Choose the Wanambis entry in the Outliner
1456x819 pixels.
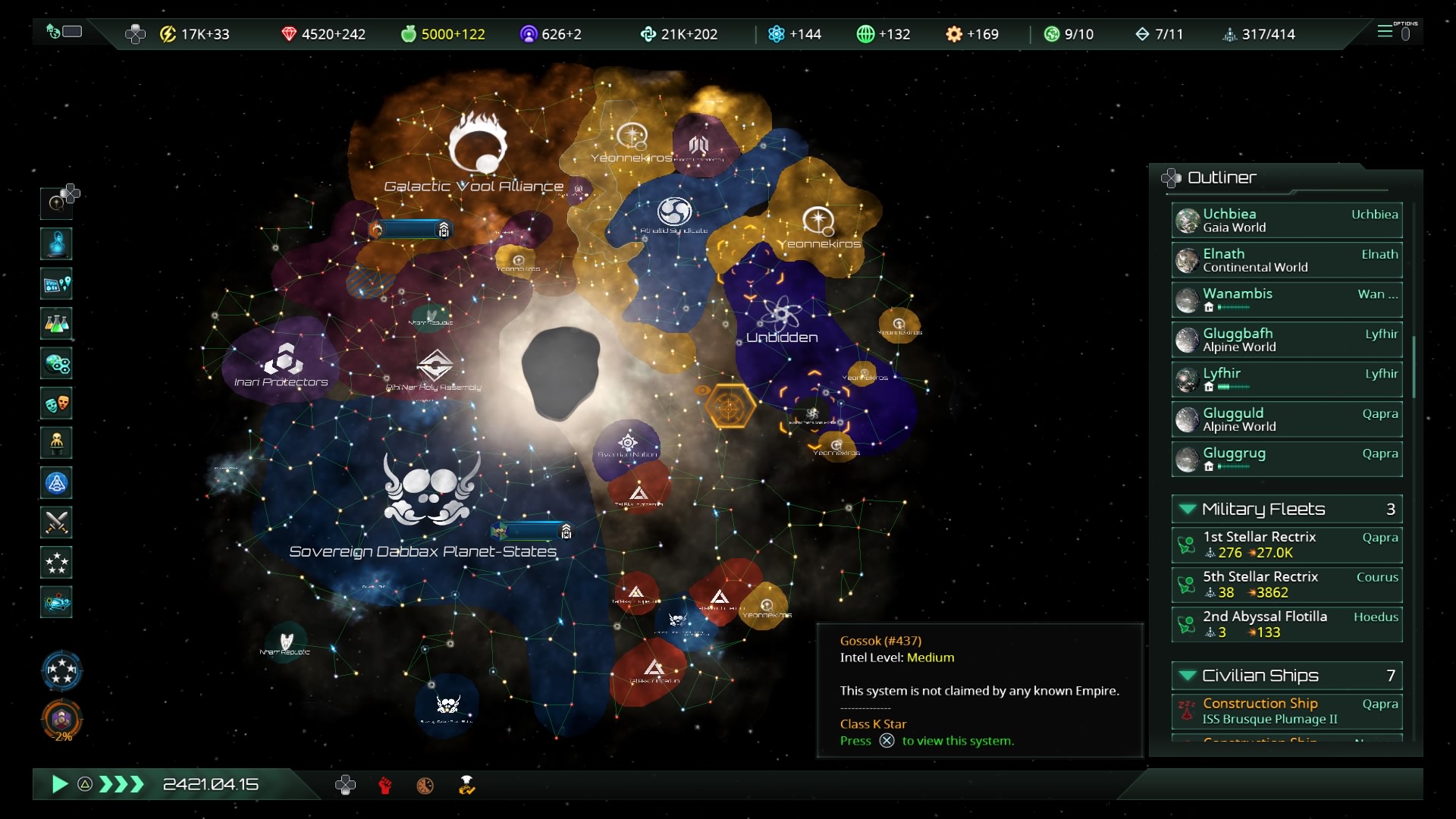coord(1286,300)
